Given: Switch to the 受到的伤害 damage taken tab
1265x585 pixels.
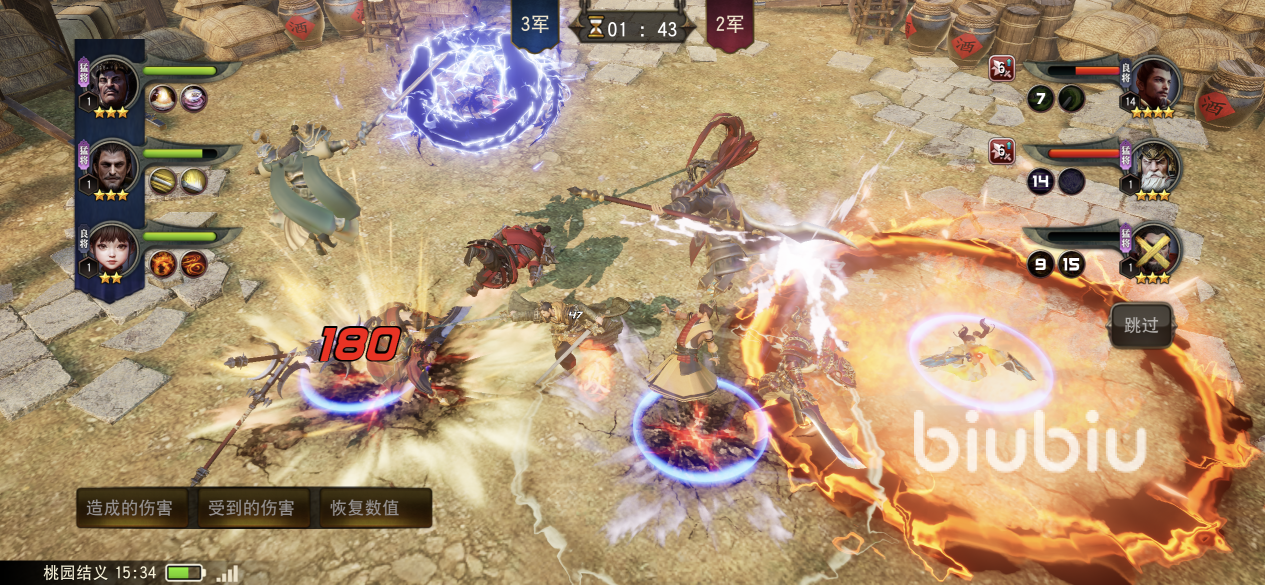Looking at the screenshot, I should pos(251,508).
